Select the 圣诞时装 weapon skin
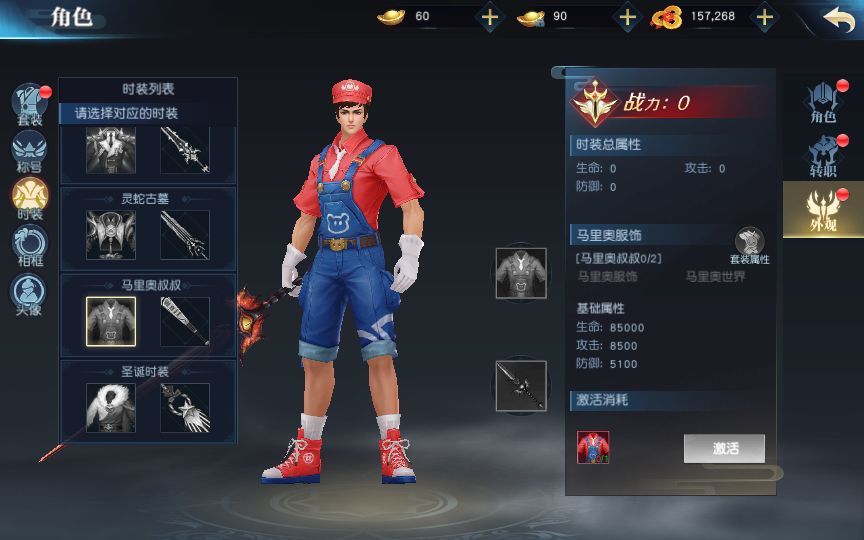The width and height of the screenshot is (864, 540). click(x=185, y=408)
